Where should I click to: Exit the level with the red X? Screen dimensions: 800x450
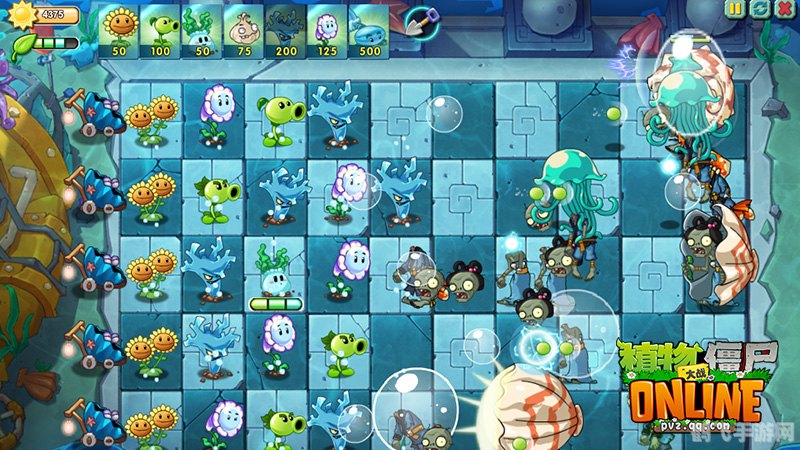pyautogui.click(x=783, y=9)
